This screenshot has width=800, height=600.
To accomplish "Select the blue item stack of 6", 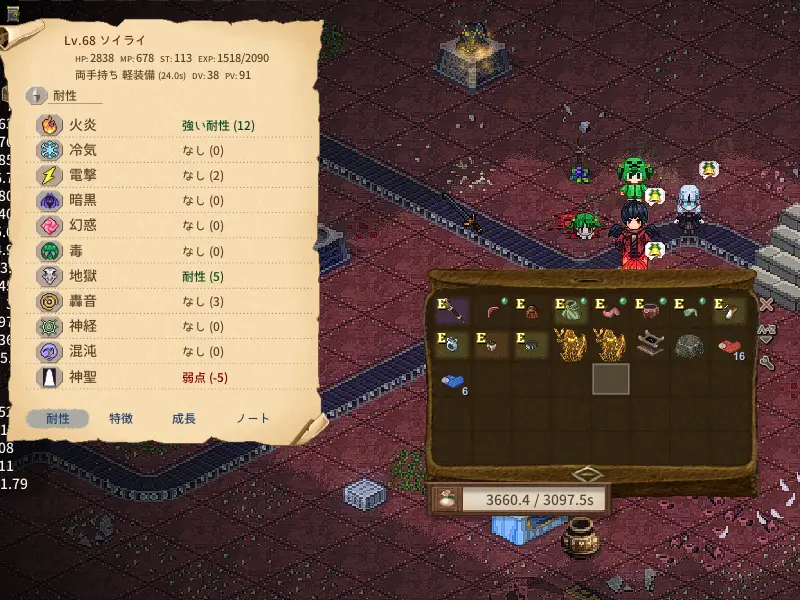I will pyautogui.click(x=453, y=381).
